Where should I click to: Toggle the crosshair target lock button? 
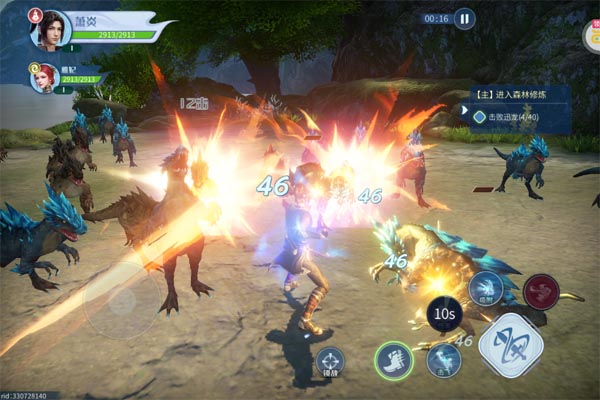tap(329, 361)
